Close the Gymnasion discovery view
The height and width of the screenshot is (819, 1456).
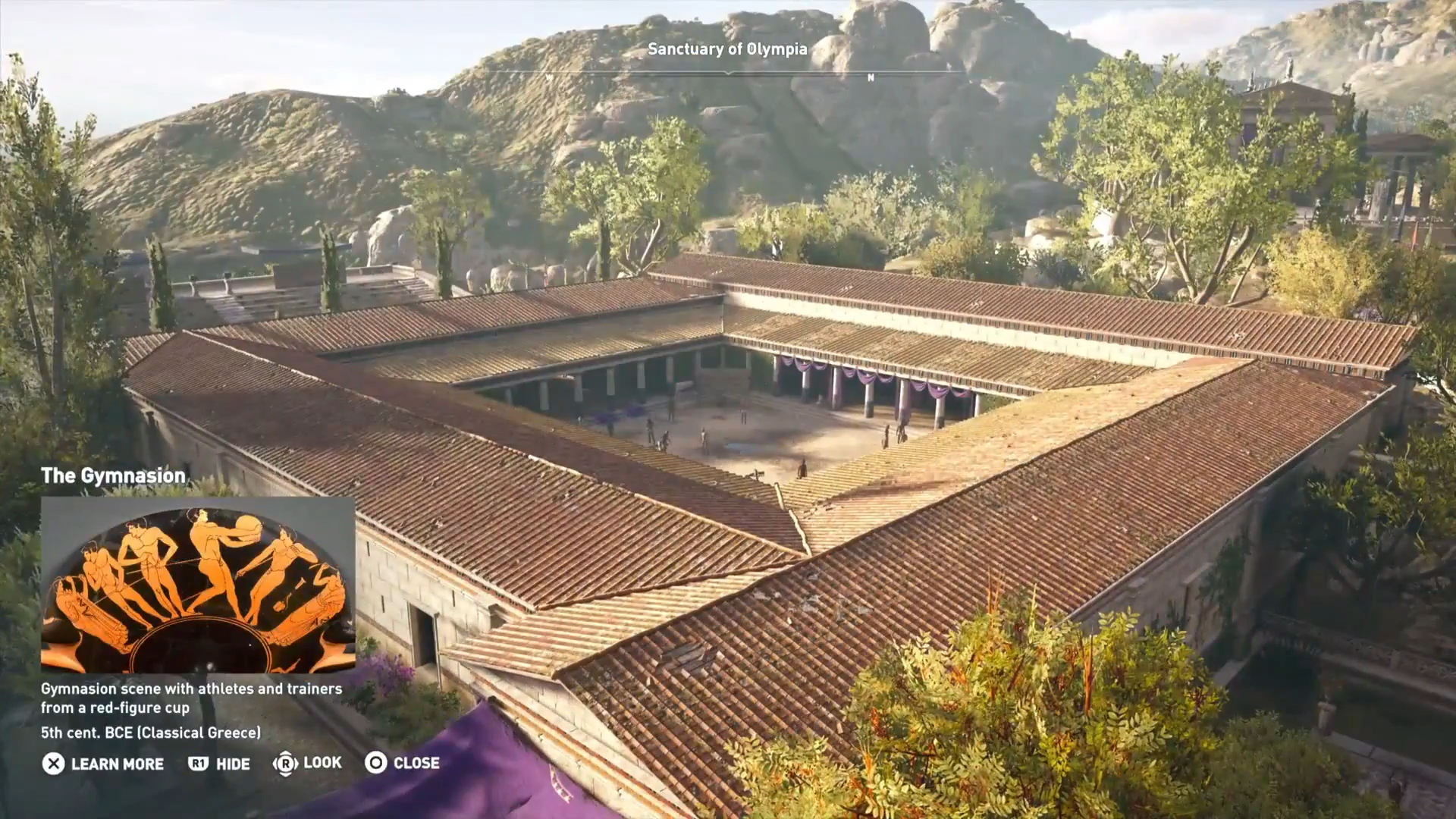[402, 763]
